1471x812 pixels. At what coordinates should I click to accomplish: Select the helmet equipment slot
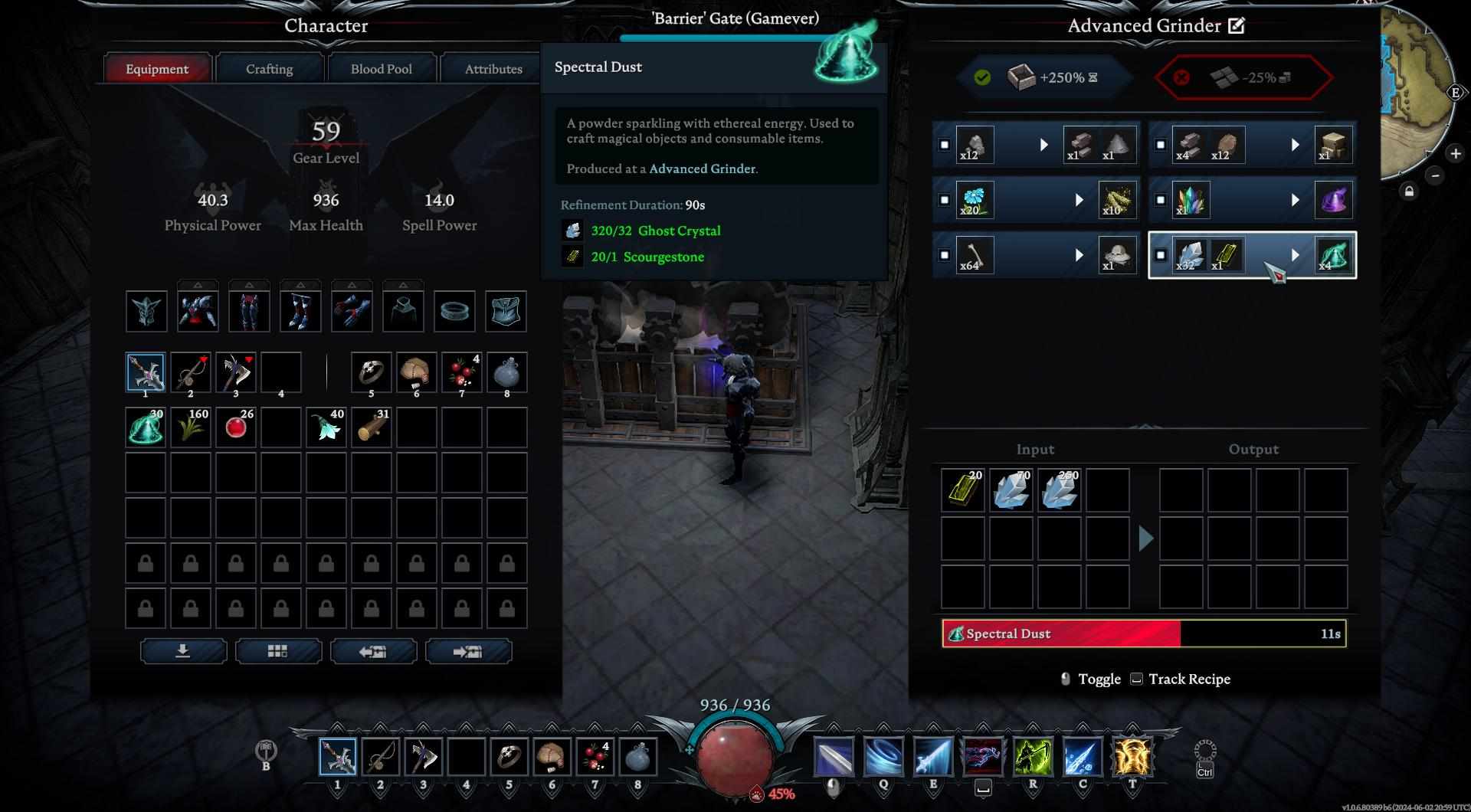[146, 311]
